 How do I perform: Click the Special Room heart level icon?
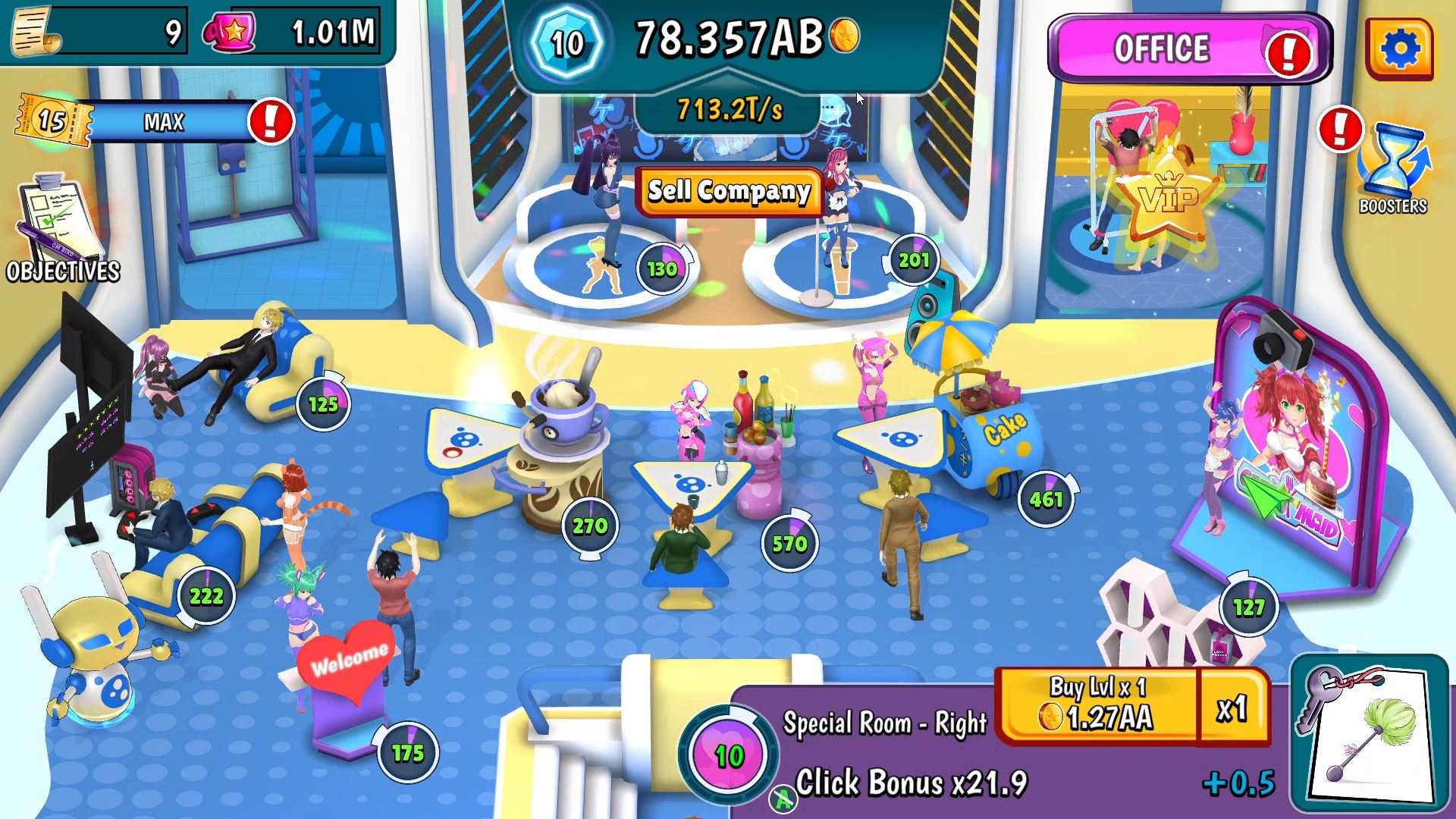(x=729, y=755)
